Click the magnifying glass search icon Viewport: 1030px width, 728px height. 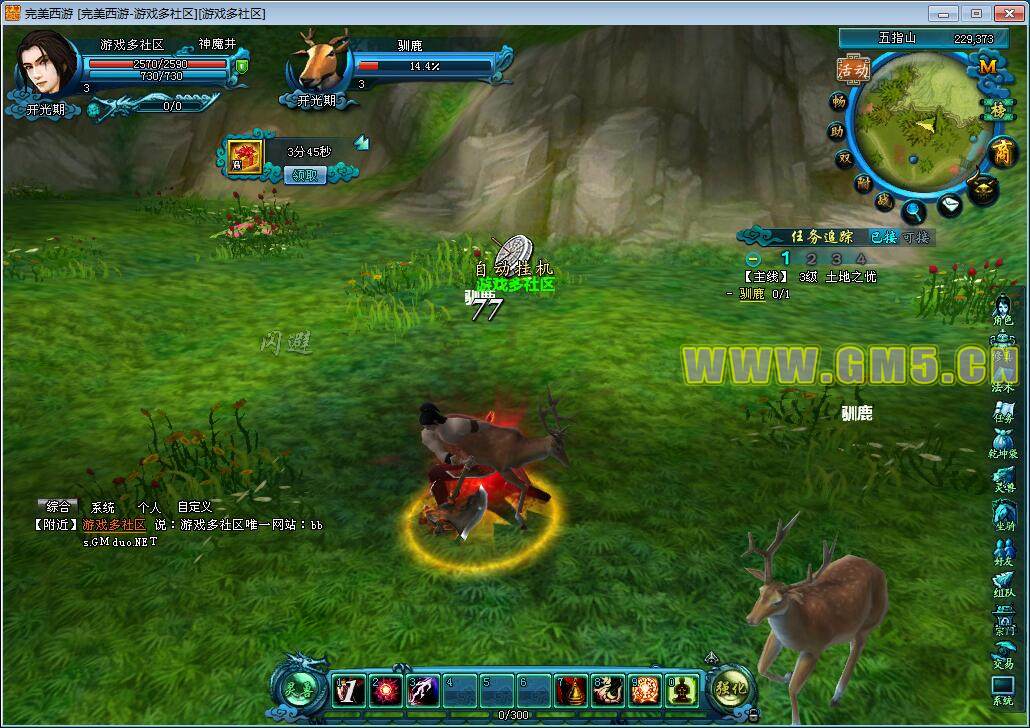click(x=914, y=212)
